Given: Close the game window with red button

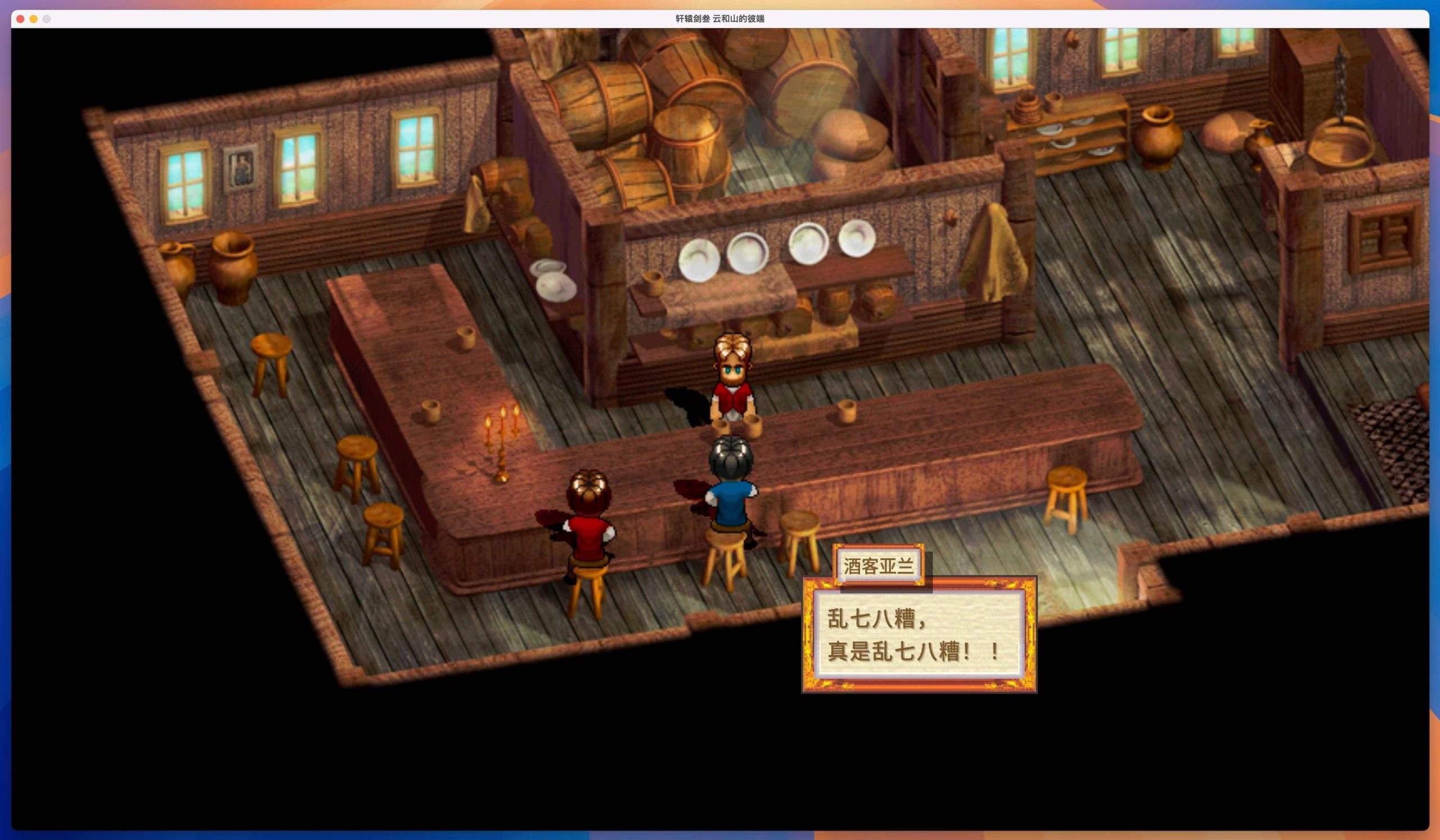Looking at the screenshot, I should coord(21,19).
